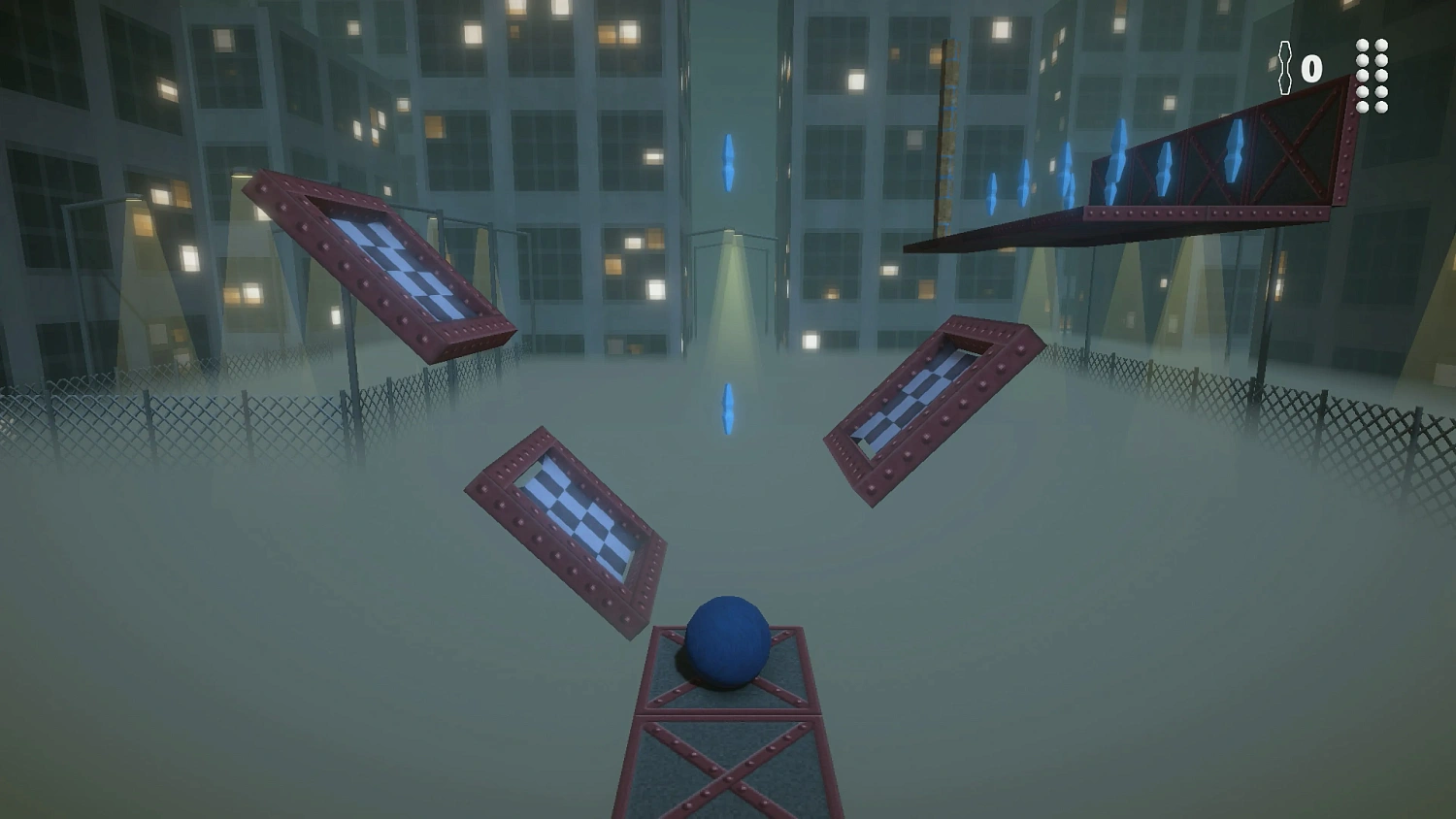
Task: Select the blue gem floating above the doorway
Action: (728, 160)
